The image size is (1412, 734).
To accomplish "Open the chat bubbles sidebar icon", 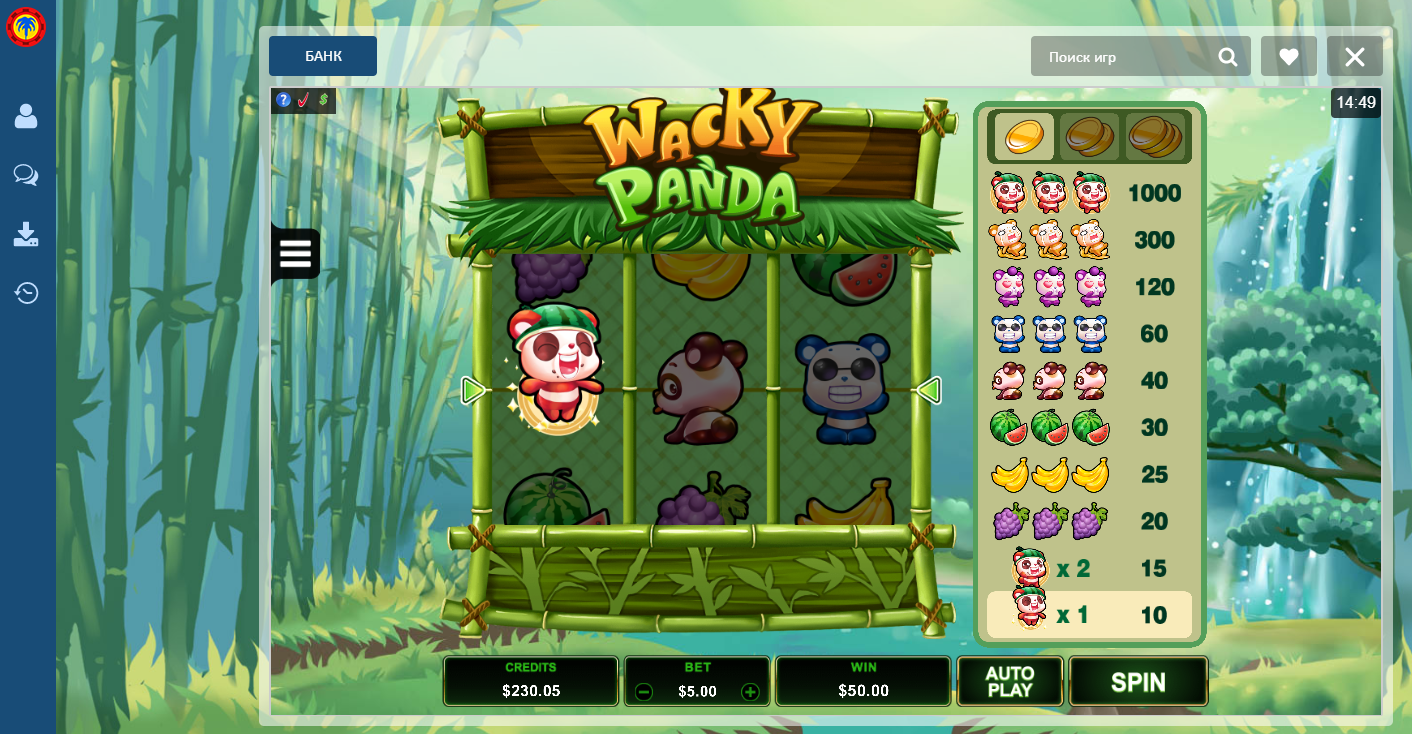I will coord(26,176).
